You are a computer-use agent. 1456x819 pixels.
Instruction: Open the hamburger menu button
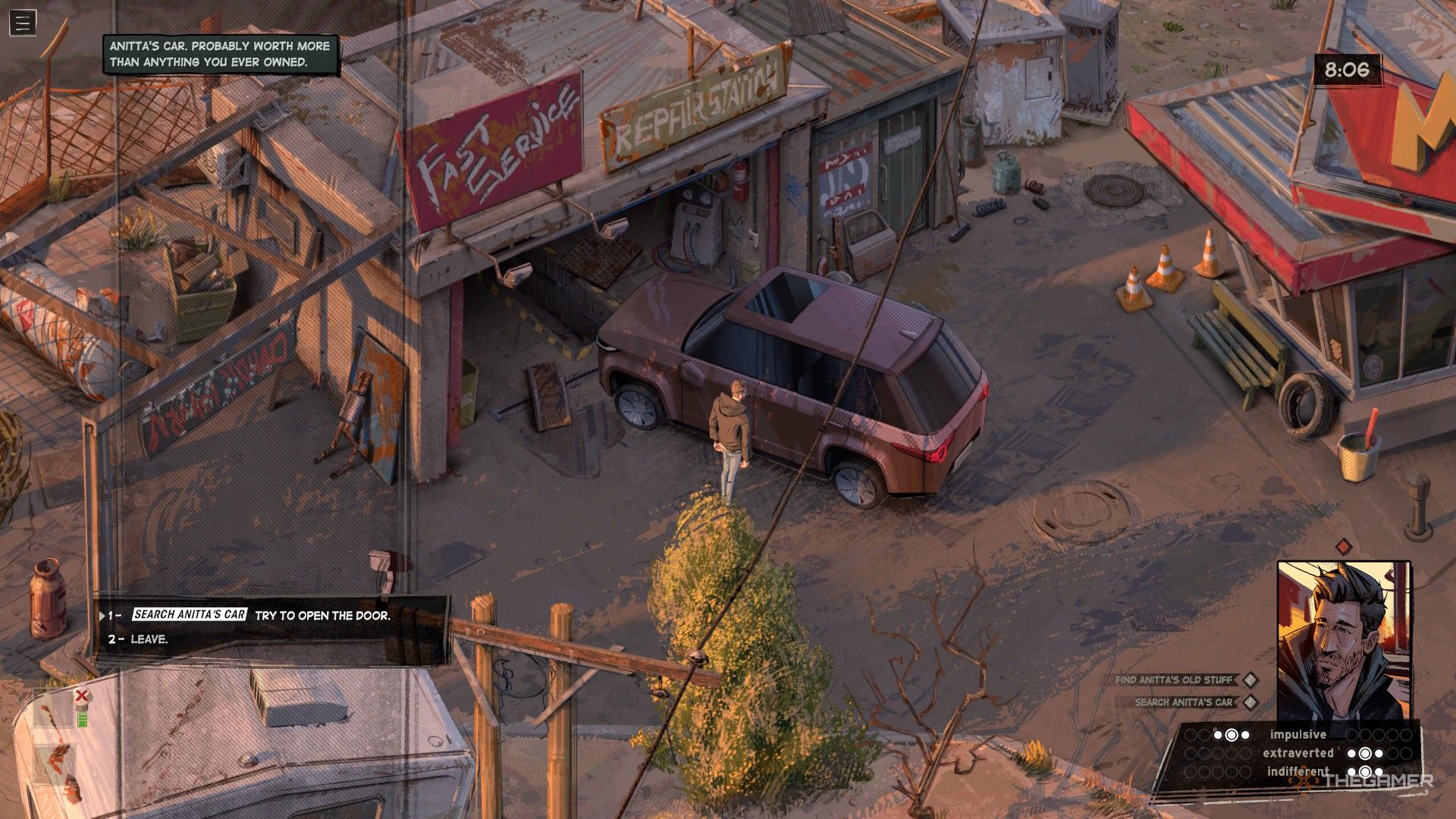point(23,23)
